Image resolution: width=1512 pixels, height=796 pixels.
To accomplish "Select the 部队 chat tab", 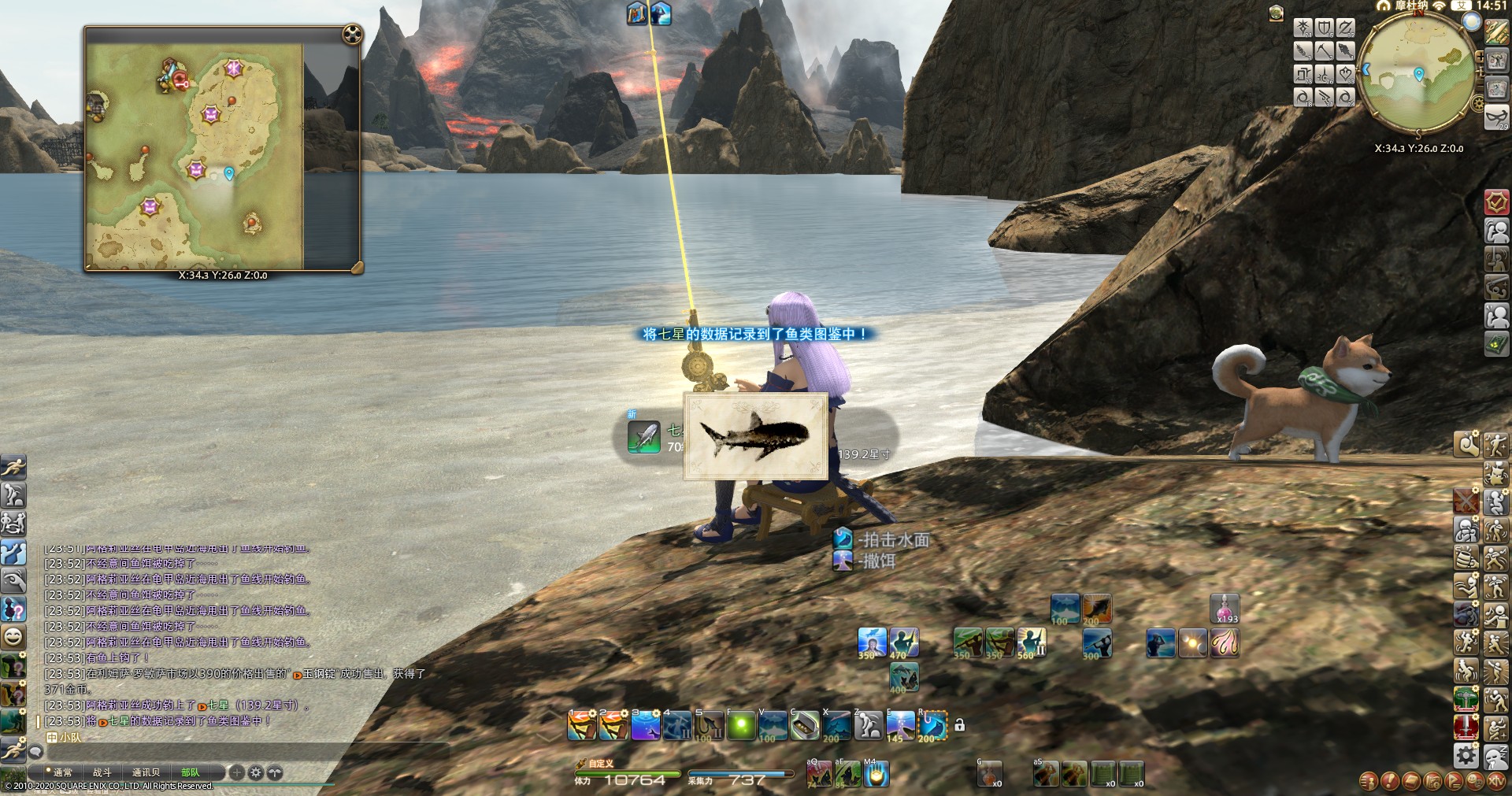I will coord(190,772).
